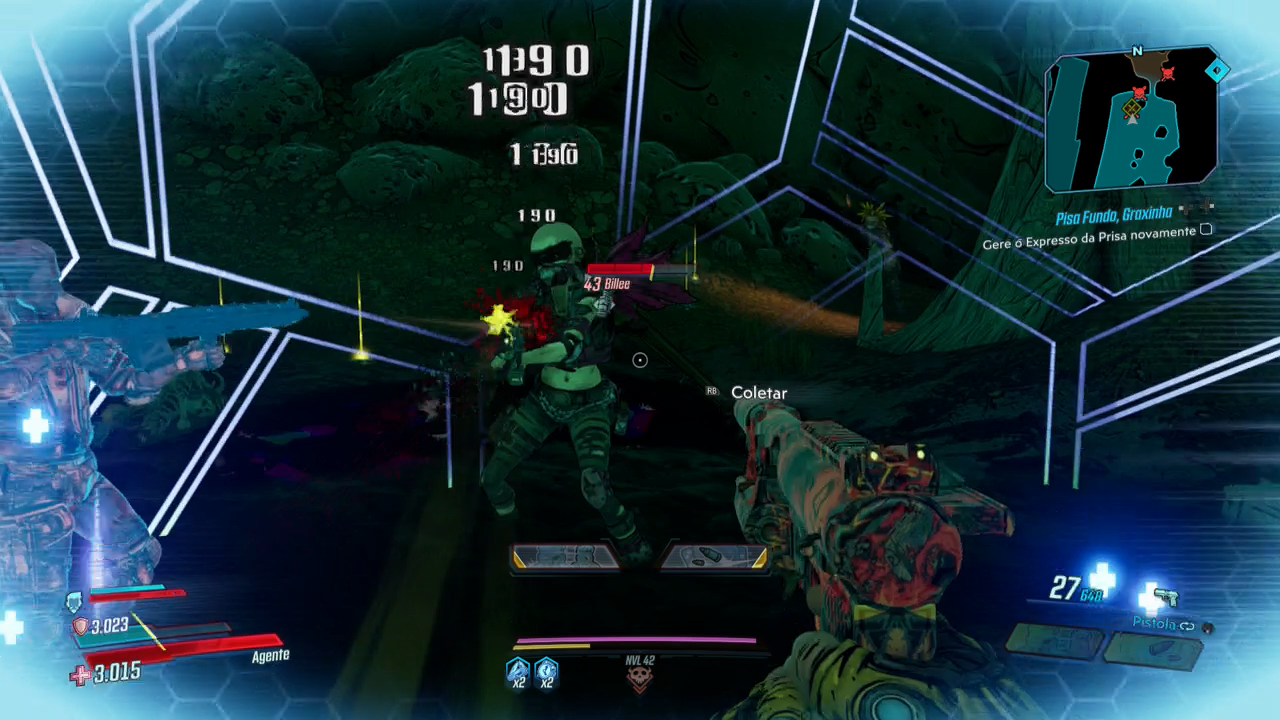Select the diamond marker on minimap corner
The height and width of the screenshot is (720, 1280).
click(1217, 70)
